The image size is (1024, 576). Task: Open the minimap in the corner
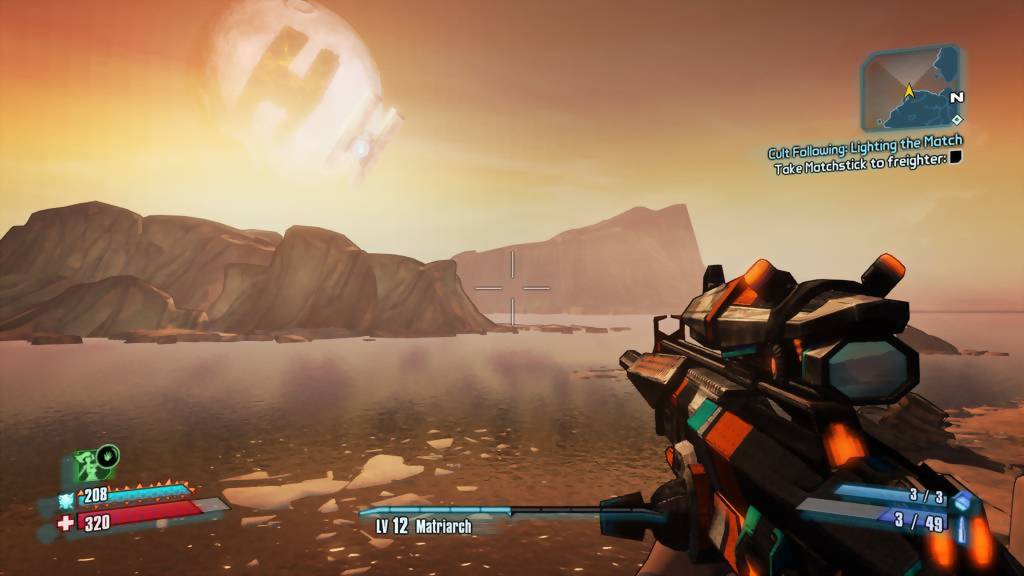[x=911, y=88]
